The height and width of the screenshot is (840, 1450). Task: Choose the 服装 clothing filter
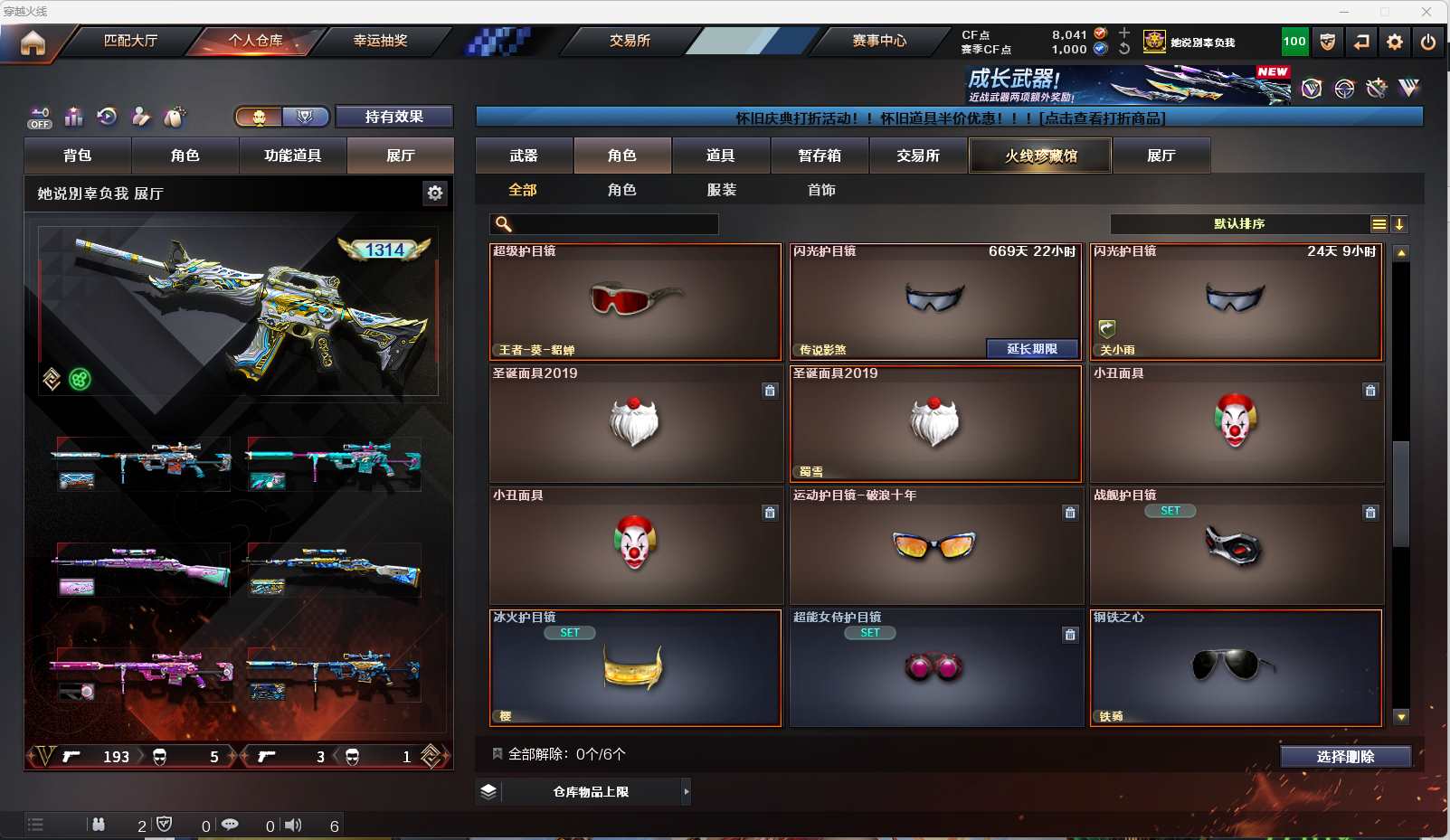click(x=722, y=190)
